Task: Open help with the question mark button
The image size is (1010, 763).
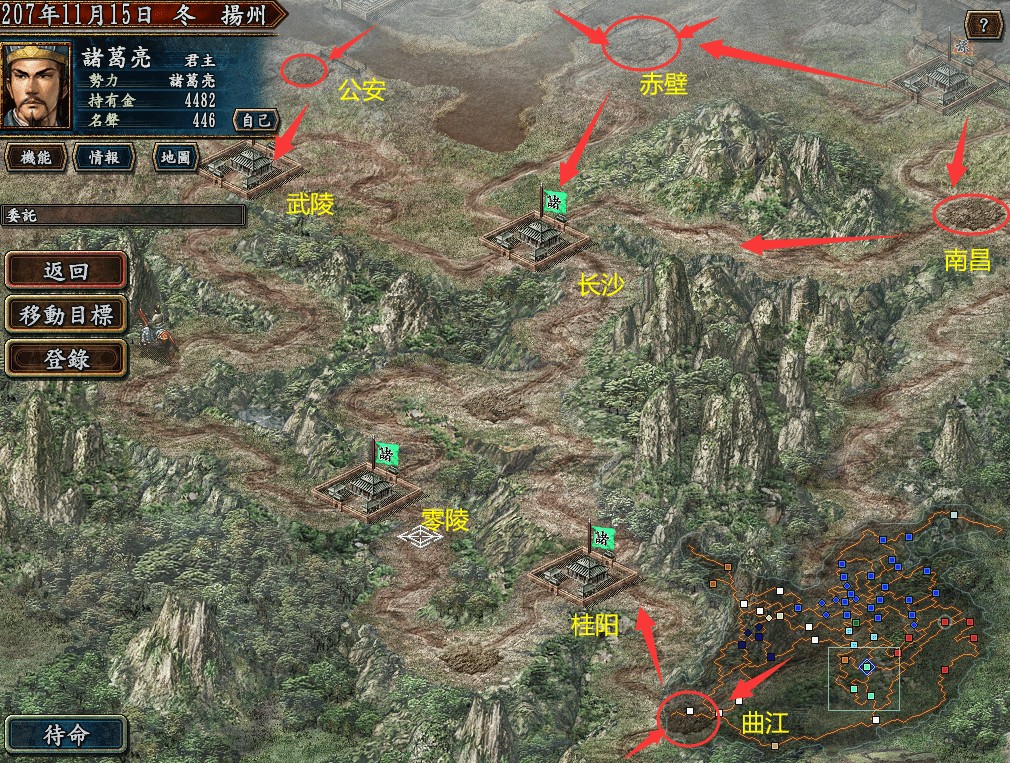Action: [983, 25]
